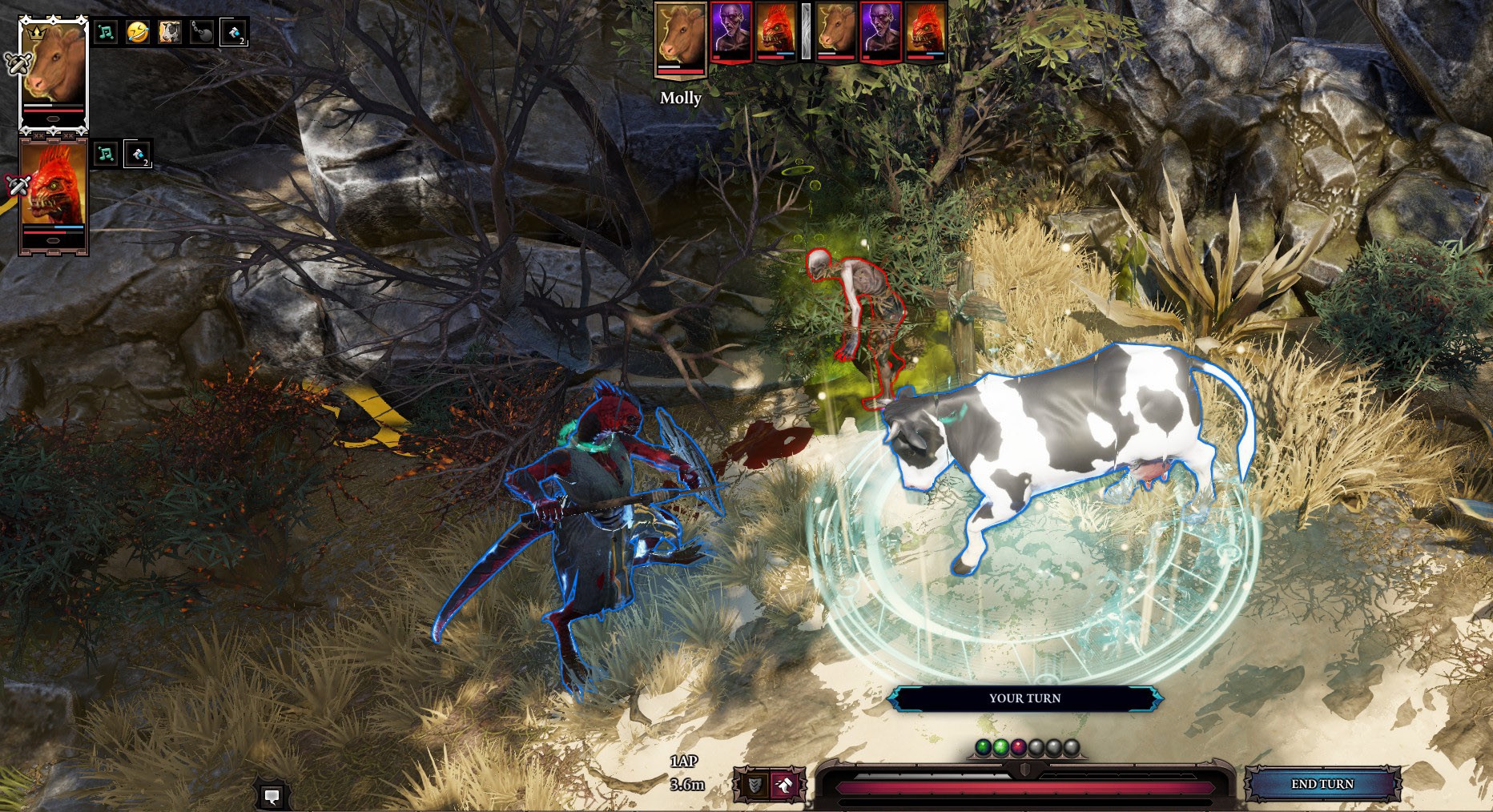
Task: Inspect the laughing emoji status icon
Action: (138, 33)
